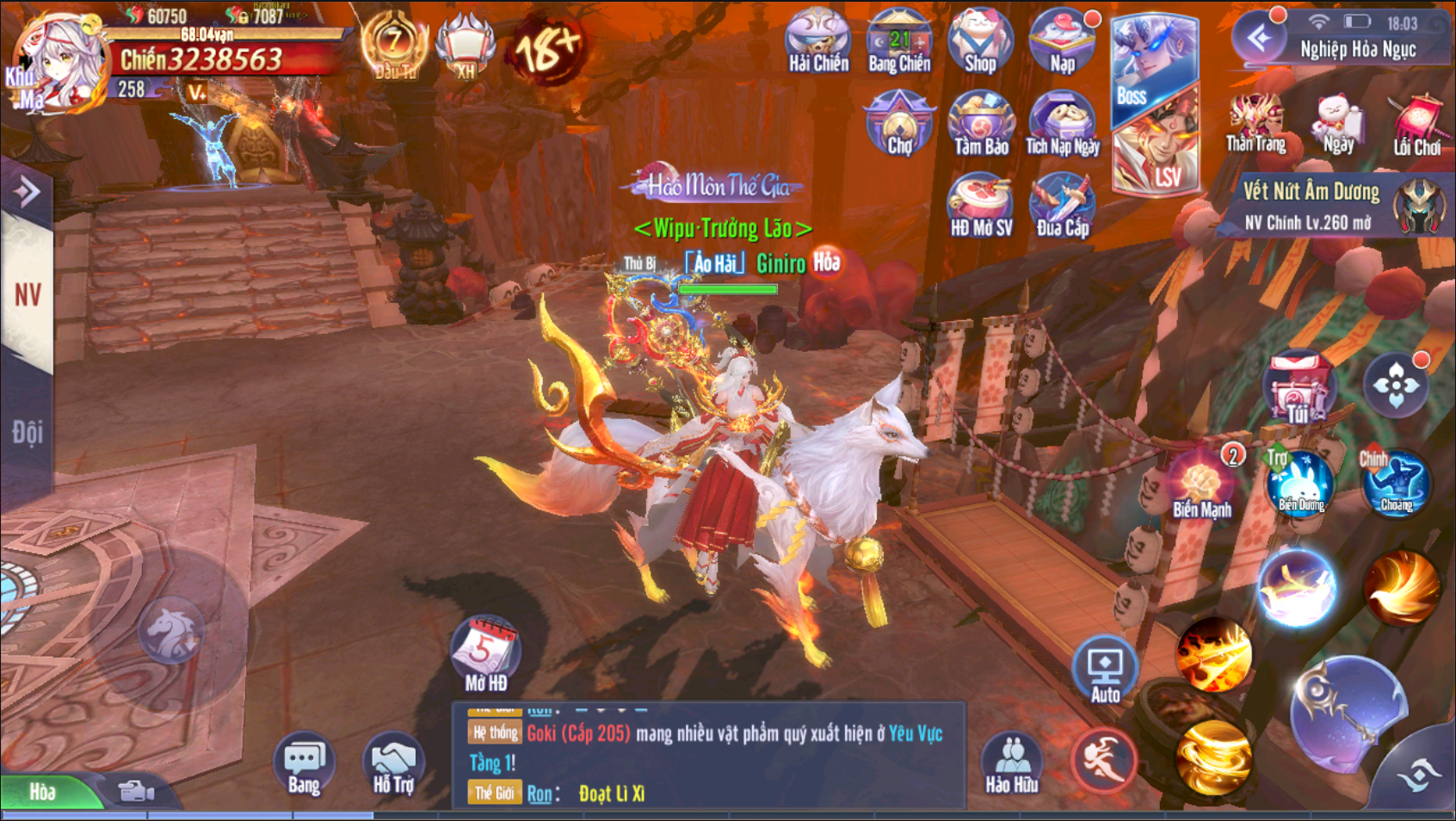Open the Mở HĐ calendar icon
This screenshot has height=821, width=1456.
pos(486,656)
